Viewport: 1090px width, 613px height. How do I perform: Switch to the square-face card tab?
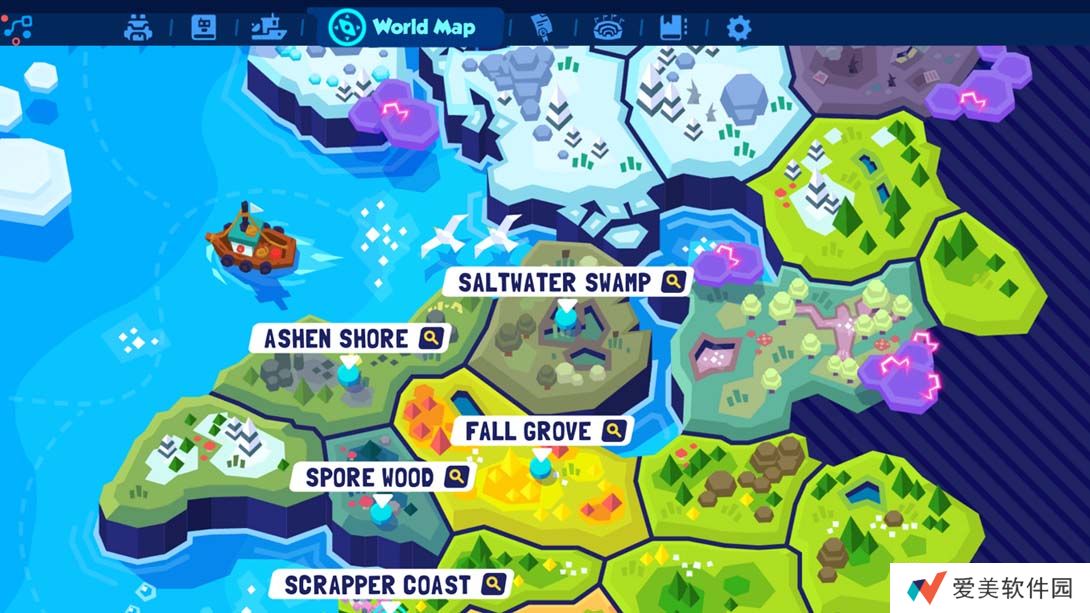[x=204, y=27]
